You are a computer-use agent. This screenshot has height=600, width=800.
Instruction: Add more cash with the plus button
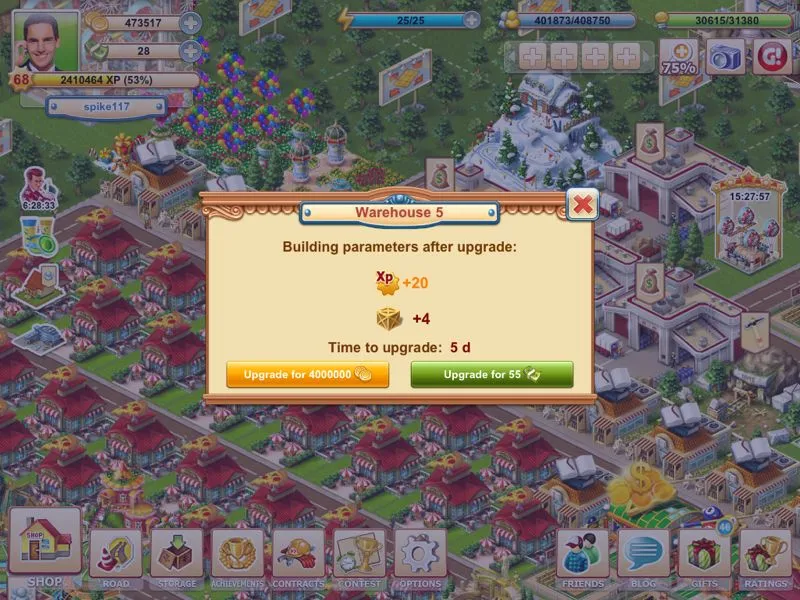[x=190, y=51]
